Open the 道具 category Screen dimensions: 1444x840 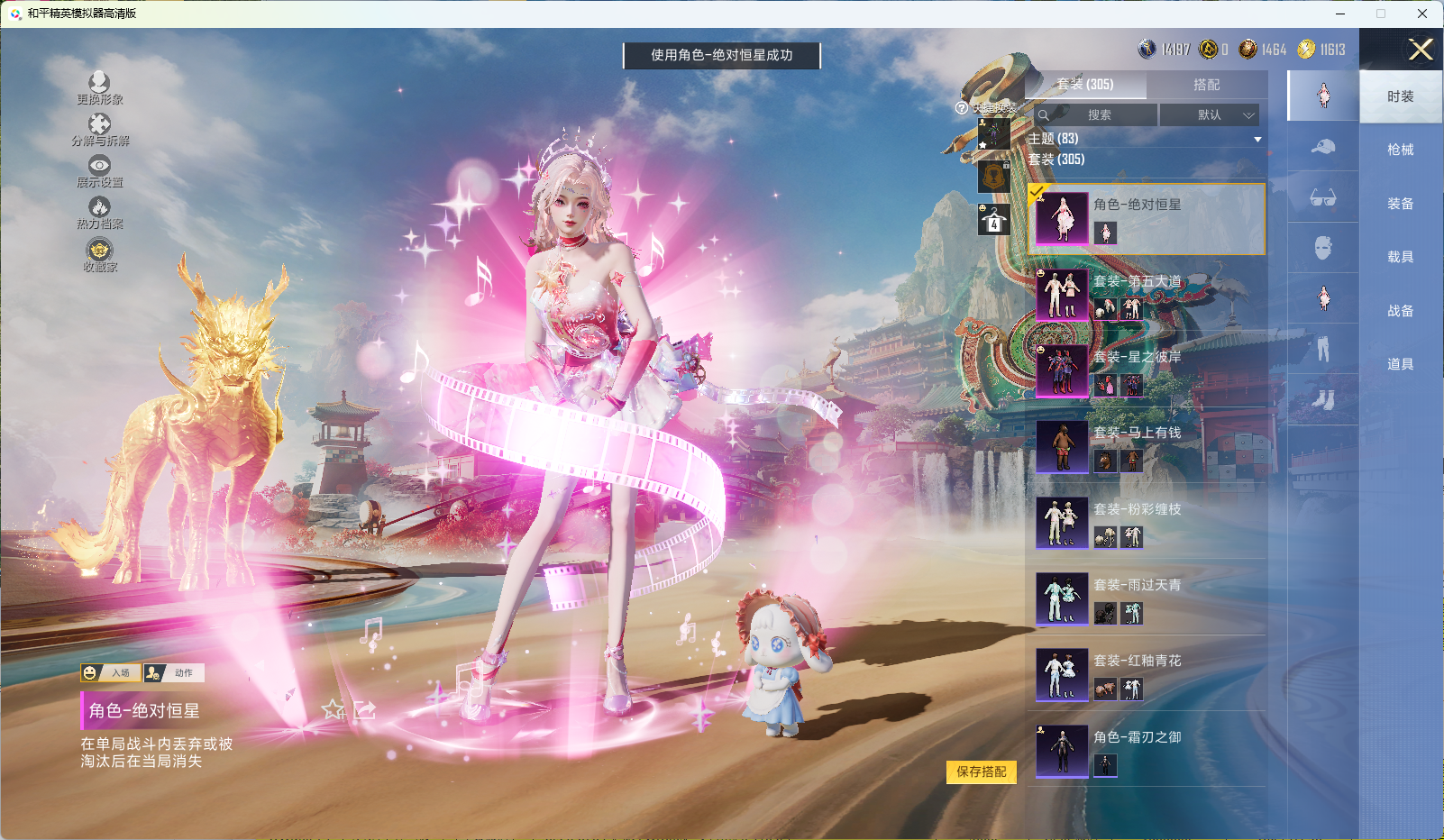(x=1400, y=364)
